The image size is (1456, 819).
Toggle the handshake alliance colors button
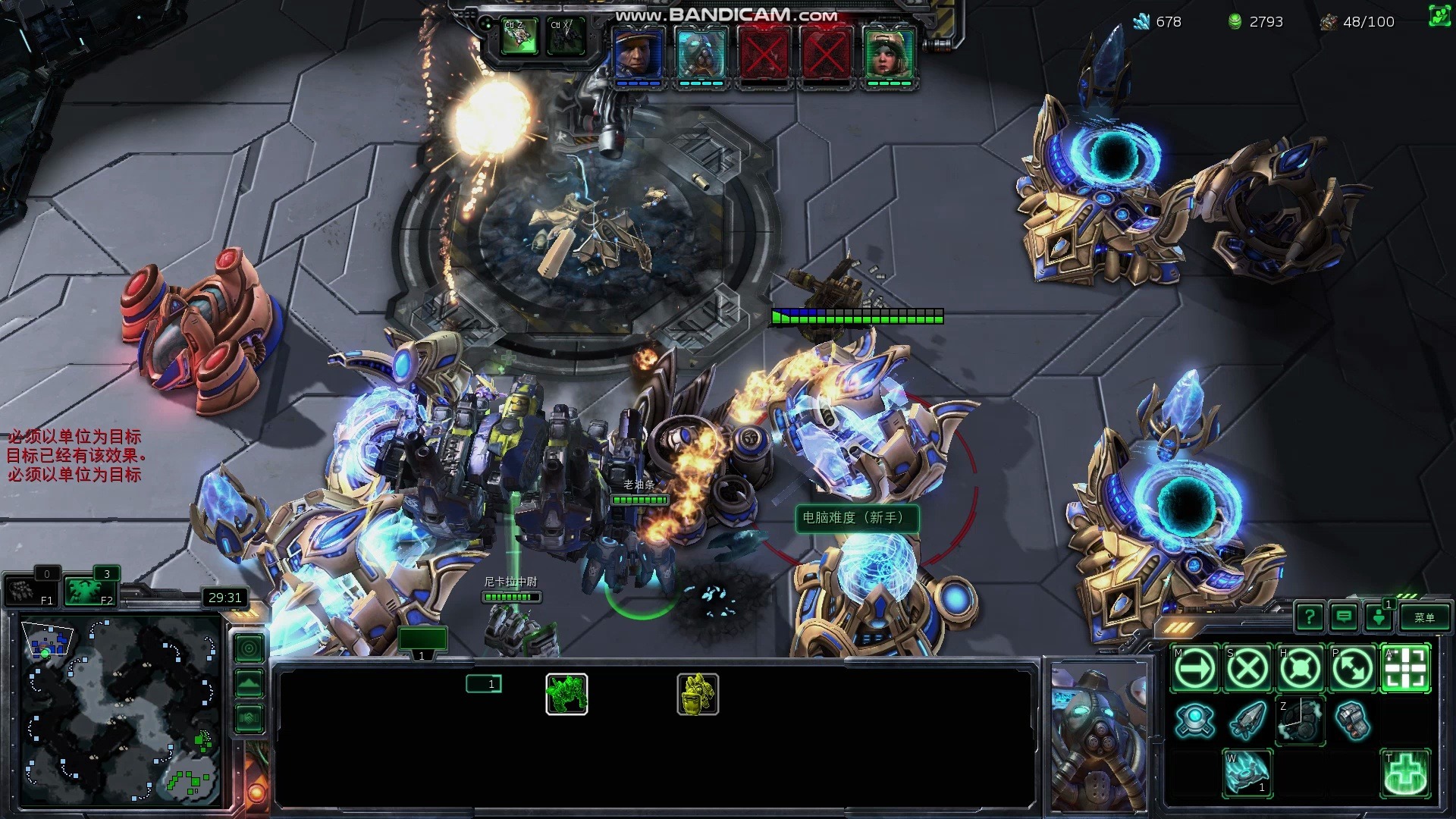click(x=249, y=718)
